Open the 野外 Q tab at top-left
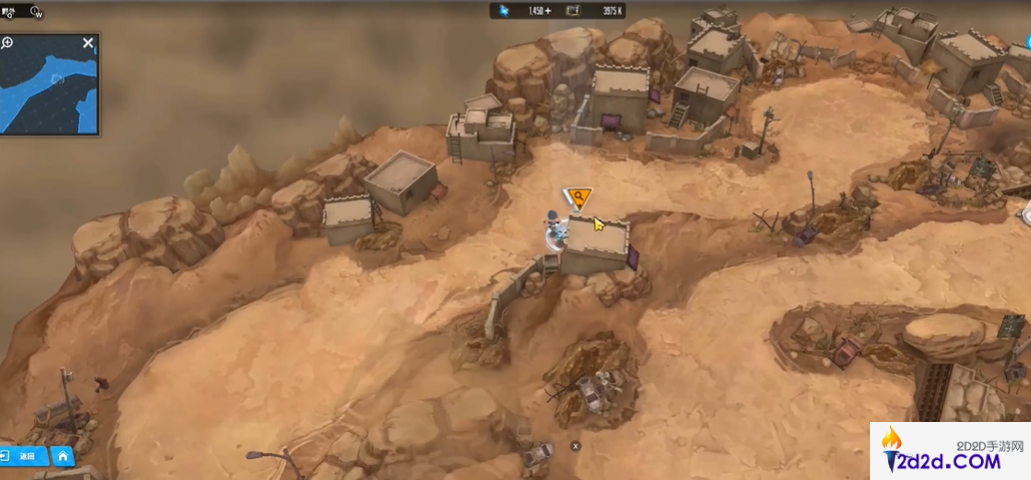 (10, 12)
